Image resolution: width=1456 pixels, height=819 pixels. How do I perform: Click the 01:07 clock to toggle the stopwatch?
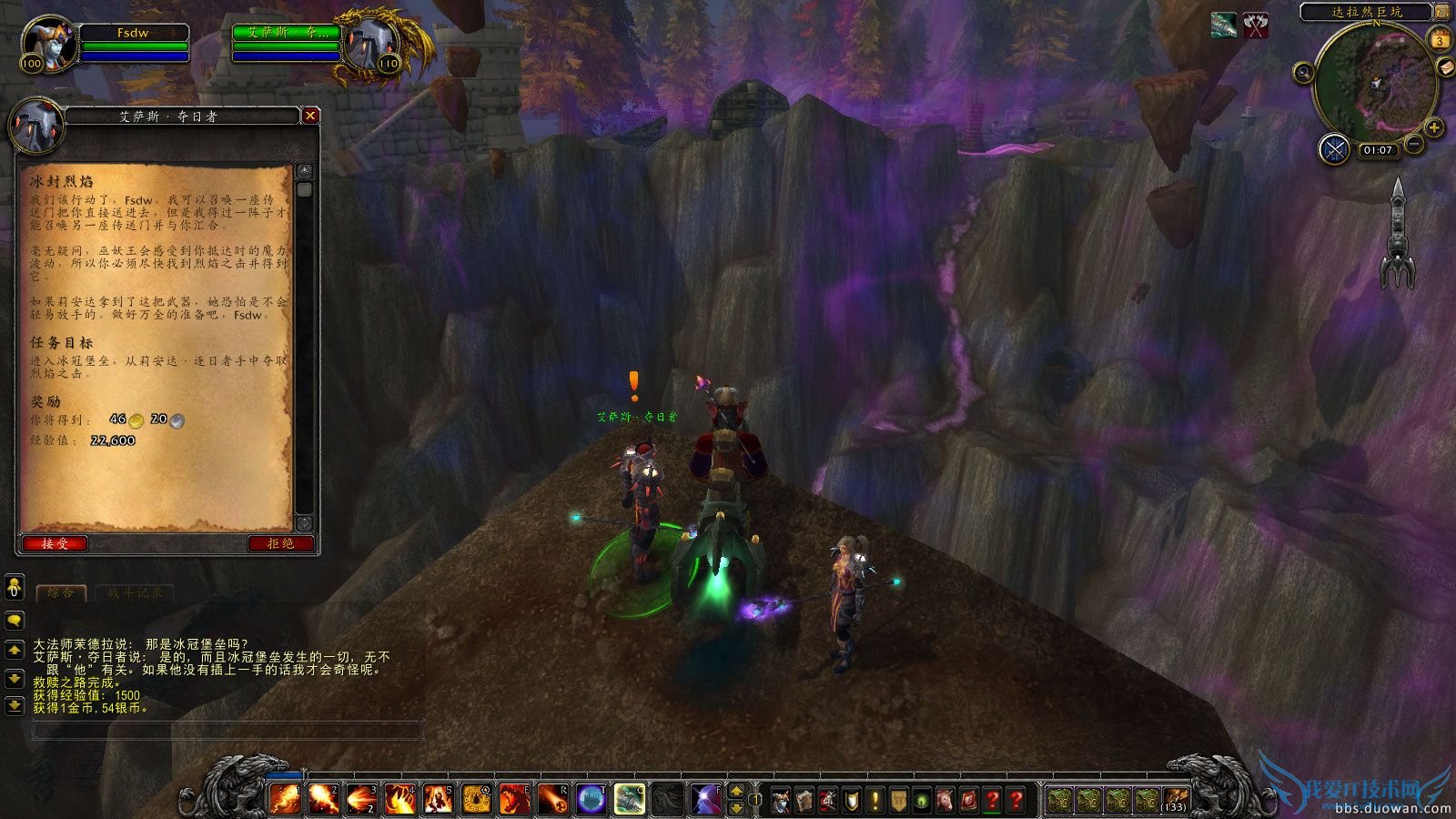[x=1379, y=149]
